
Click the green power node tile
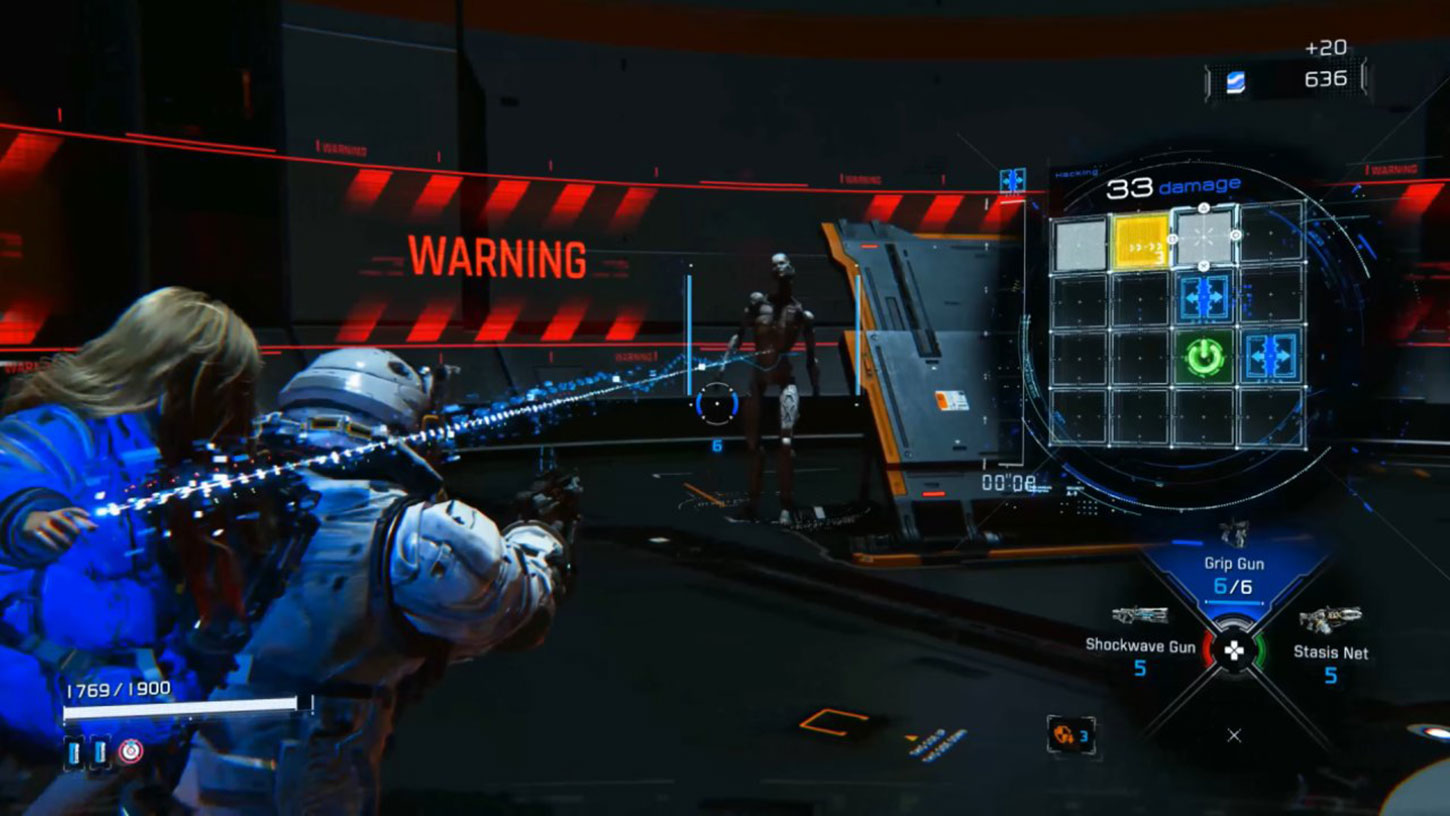click(1203, 357)
